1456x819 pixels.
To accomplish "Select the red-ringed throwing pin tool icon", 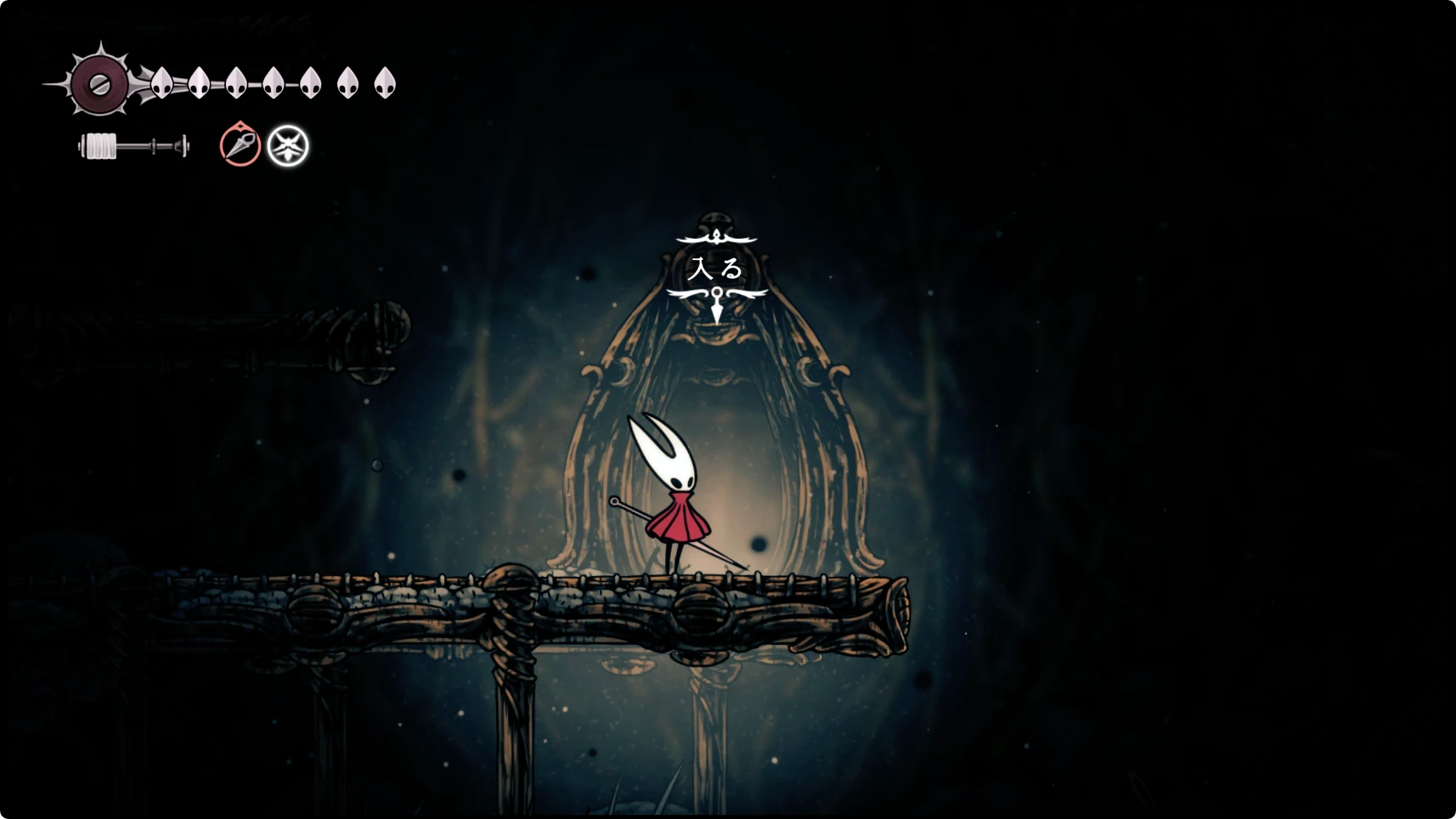I will click(x=240, y=144).
